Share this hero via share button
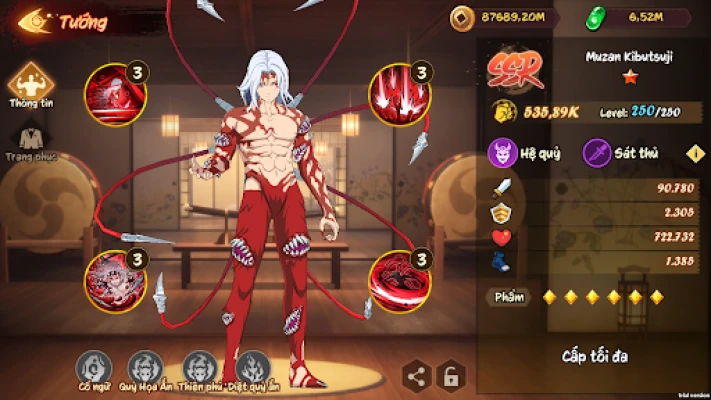Image resolution: width=711 pixels, height=400 pixels. pos(418,376)
